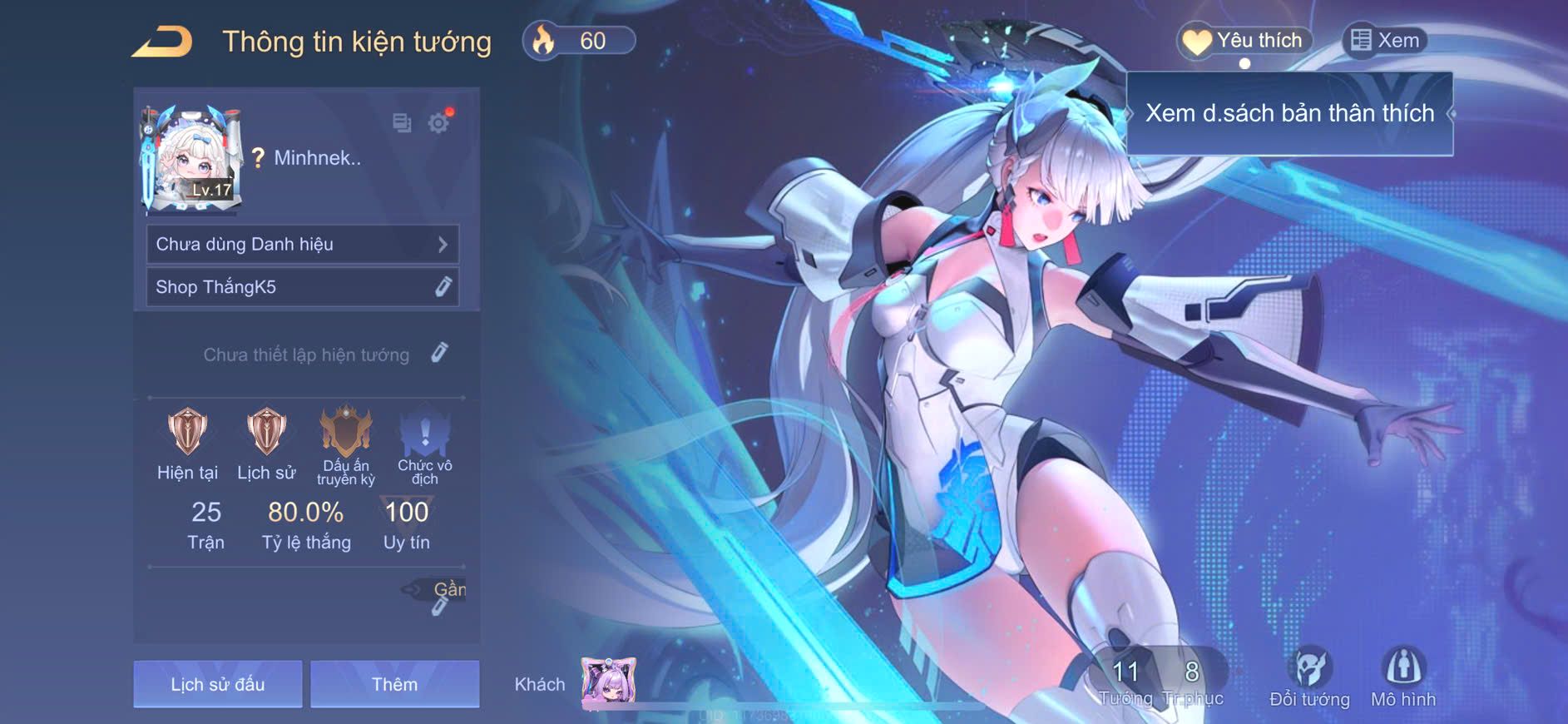Open the Xem d.sách bản thân thích tooltip

point(1289,113)
